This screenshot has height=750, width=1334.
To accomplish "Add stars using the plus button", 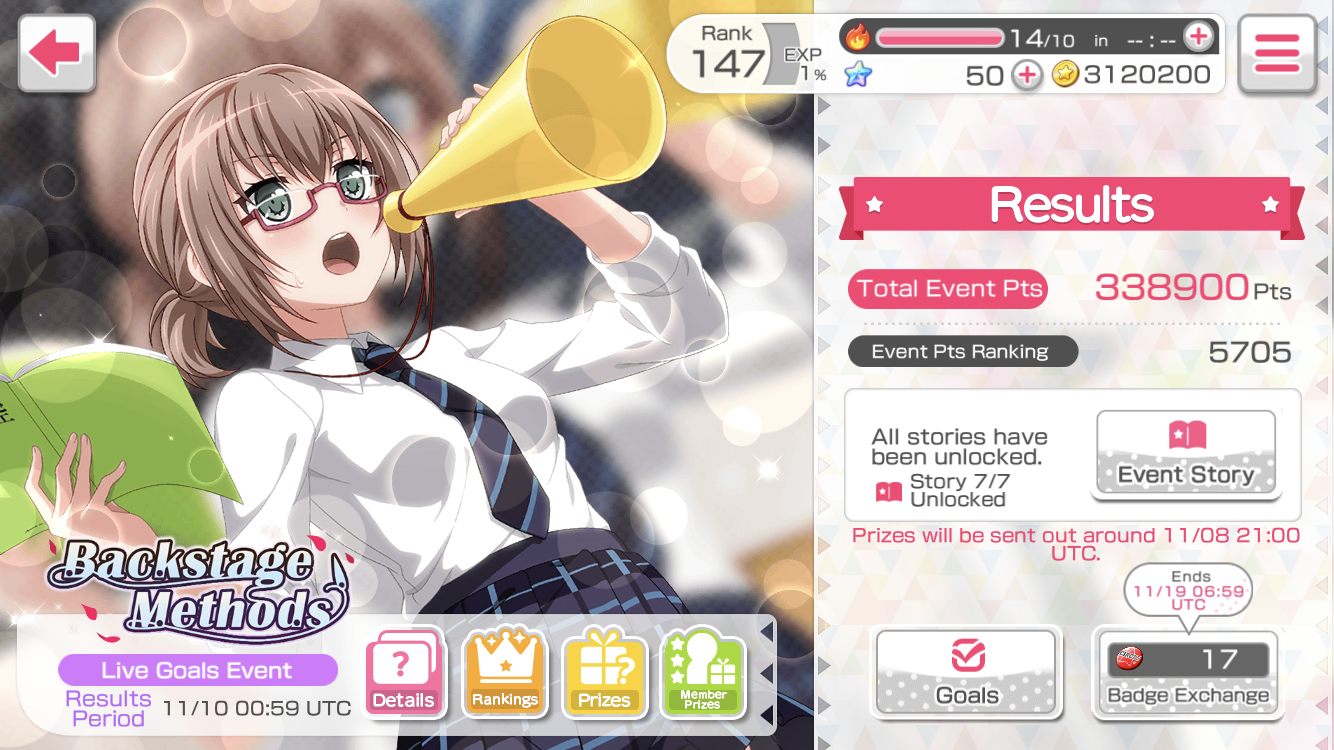I will point(1028,75).
